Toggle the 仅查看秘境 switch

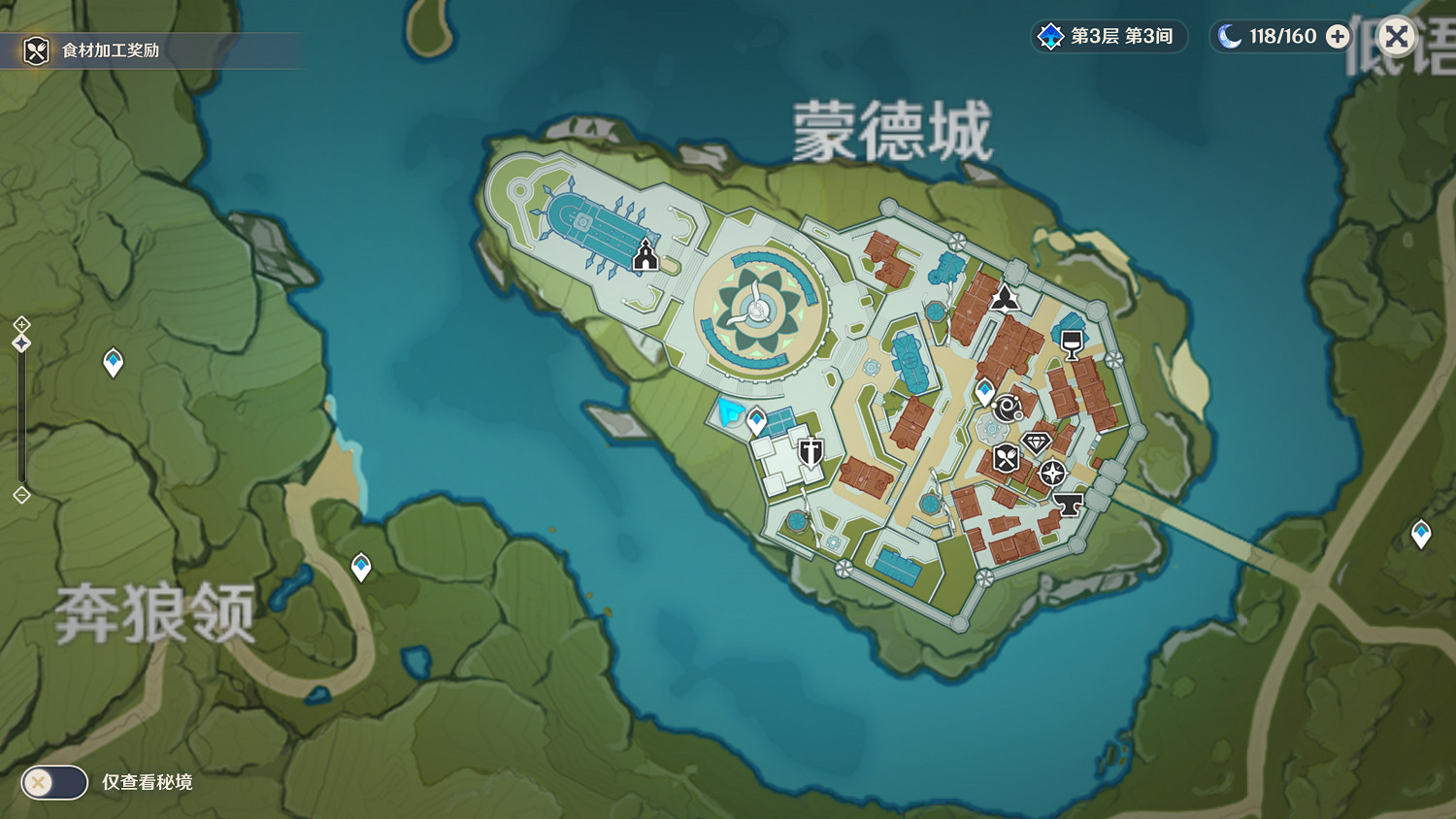click(x=53, y=782)
